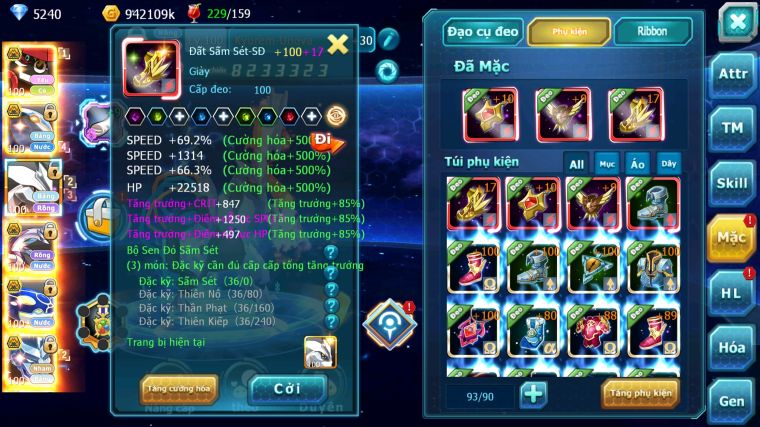Image resolution: width=760 pixels, height=427 pixels.
Task: Close the equipment screen with top-right X
Action: (x=737, y=21)
